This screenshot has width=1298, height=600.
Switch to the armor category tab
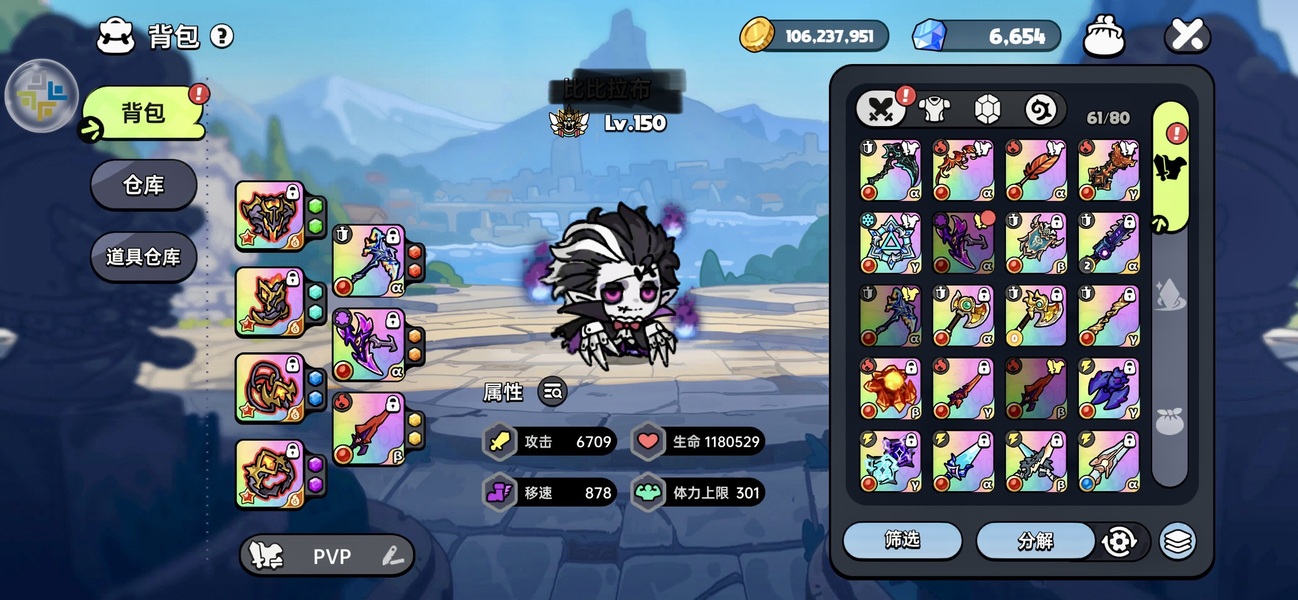[x=934, y=109]
